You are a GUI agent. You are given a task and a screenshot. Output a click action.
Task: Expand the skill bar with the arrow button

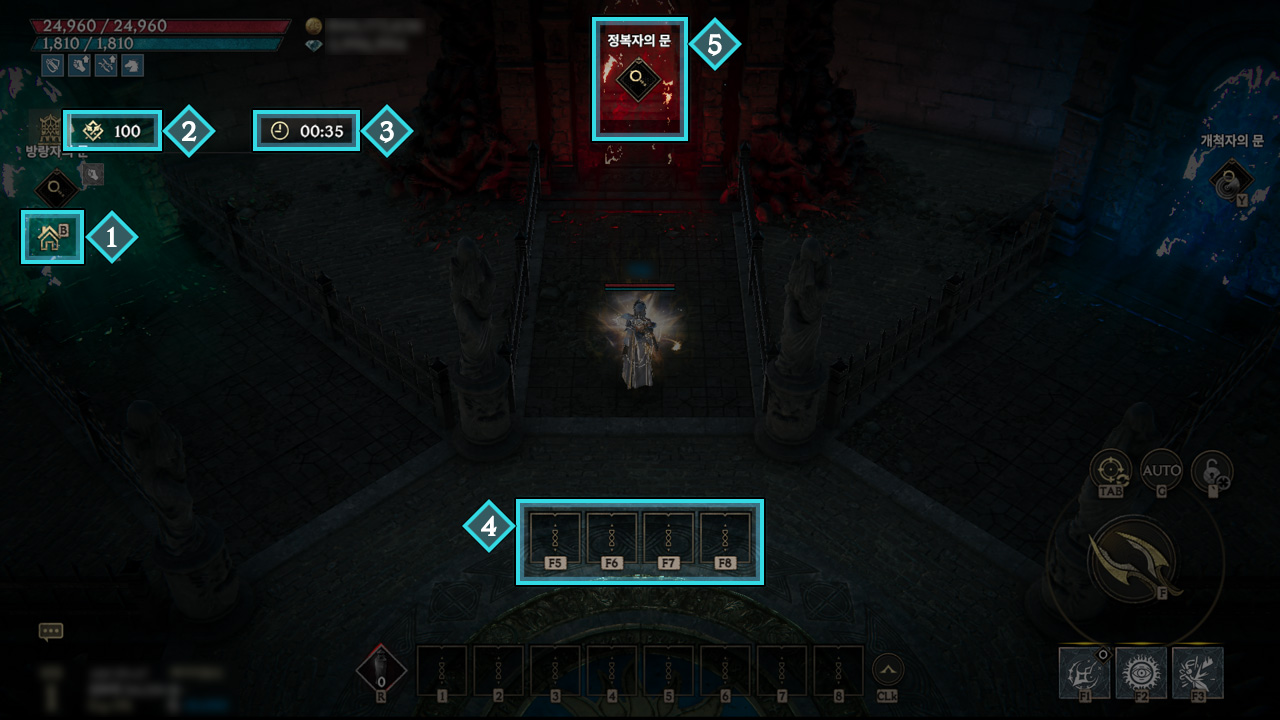click(888, 669)
